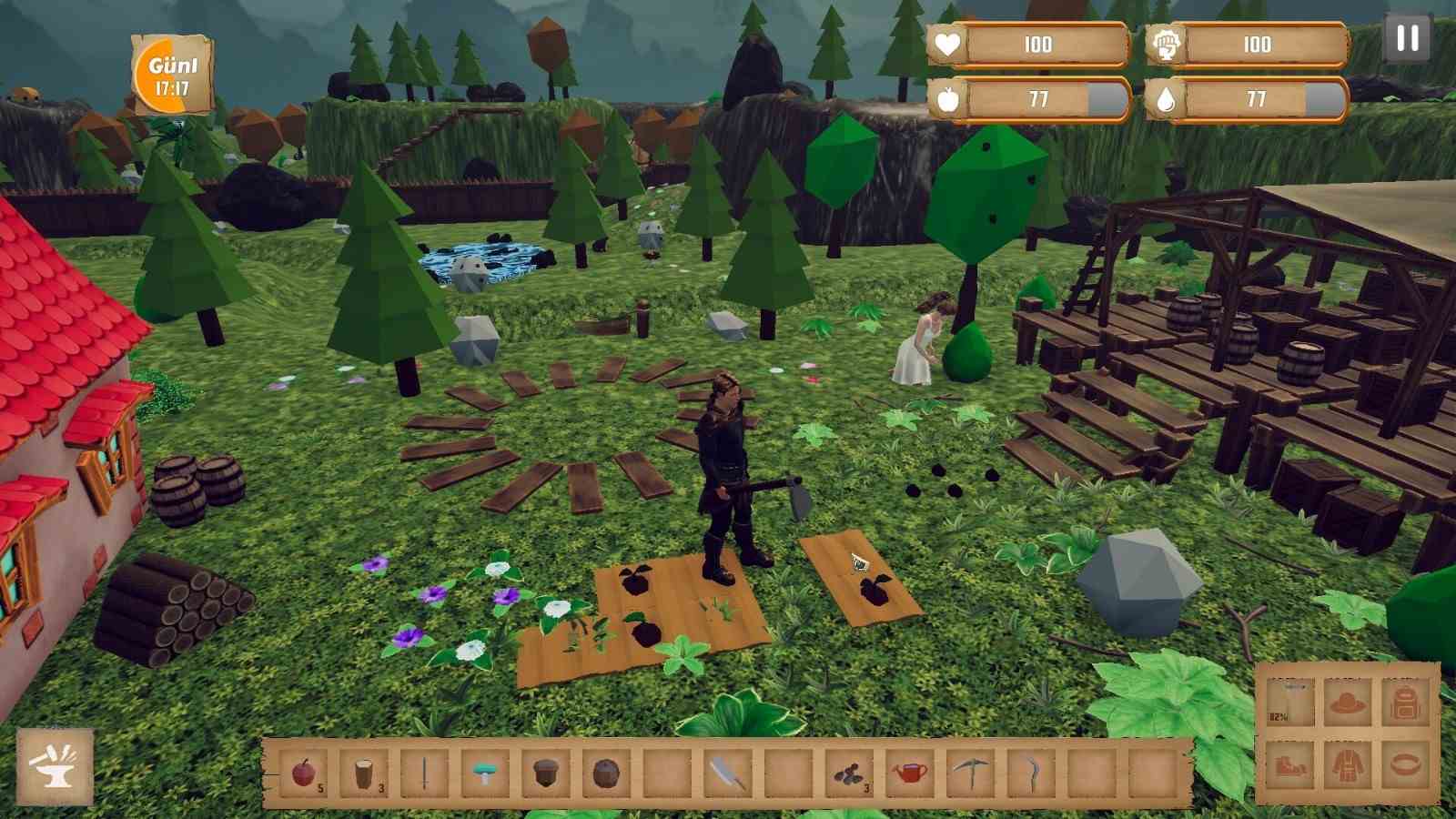This screenshot has width=1456, height=819.
Task: Select the seeds hotbar slot
Action: [849, 773]
